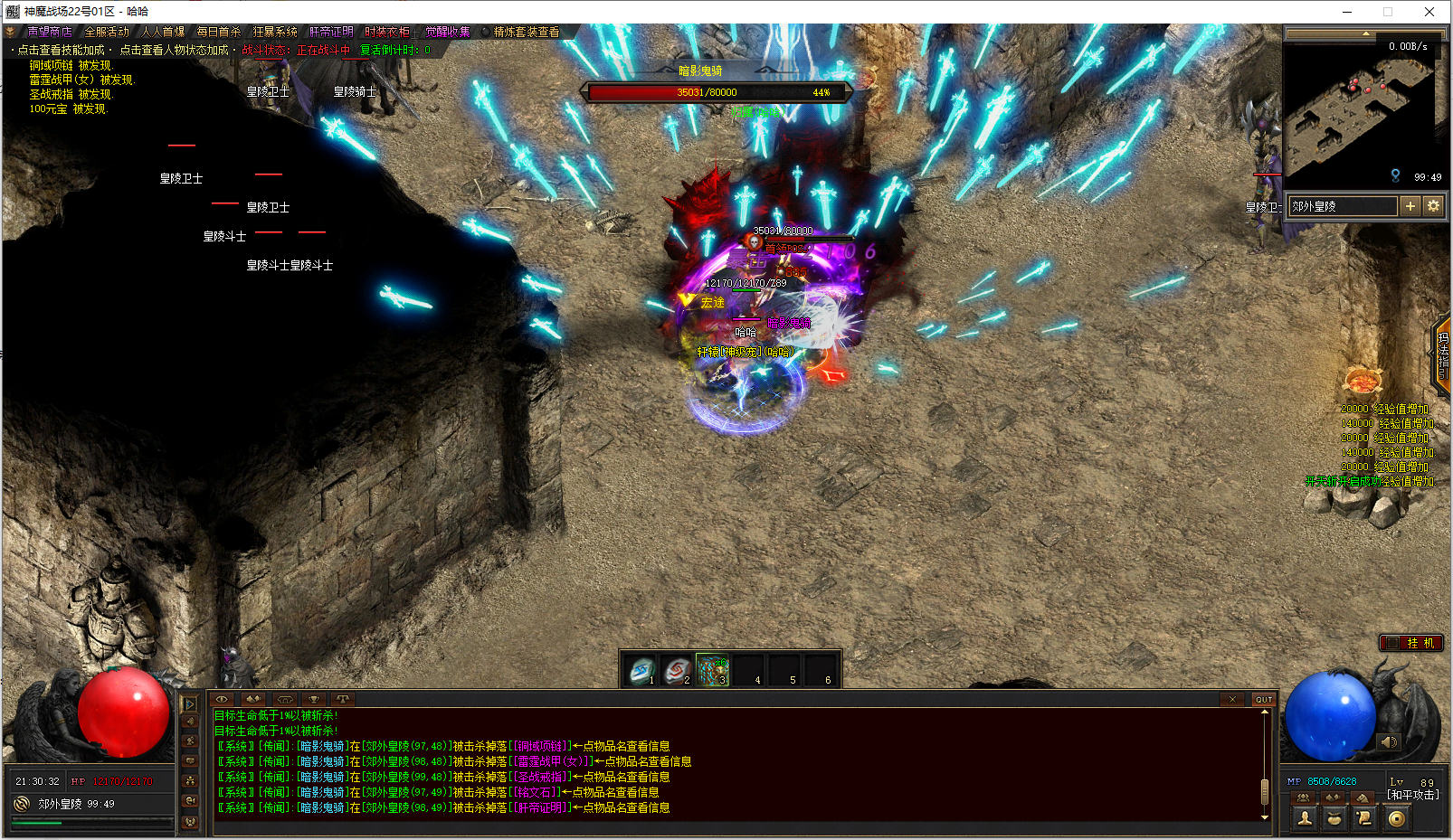This screenshot has width=1453, height=840.
Task: Open the 每日首杀 daily first-kill menu
Action: [219, 32]
